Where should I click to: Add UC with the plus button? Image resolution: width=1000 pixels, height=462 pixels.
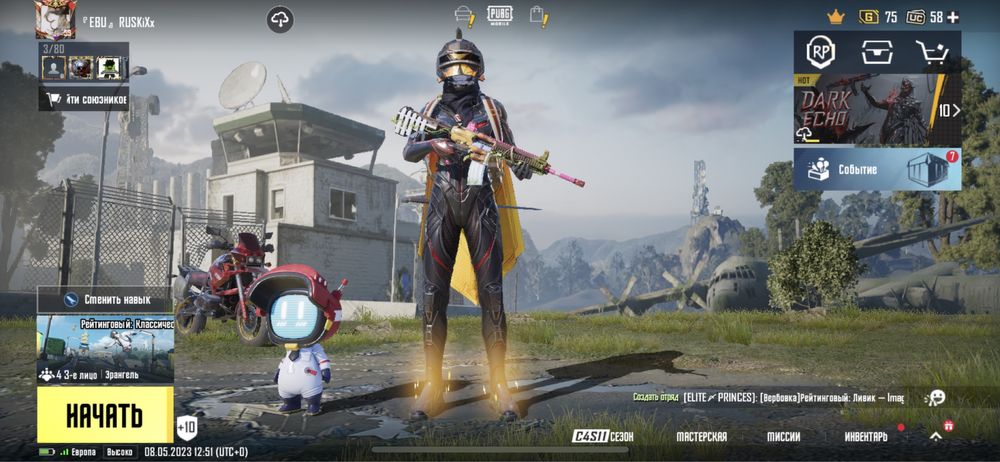pyautogui.click(x=952, y=17)
